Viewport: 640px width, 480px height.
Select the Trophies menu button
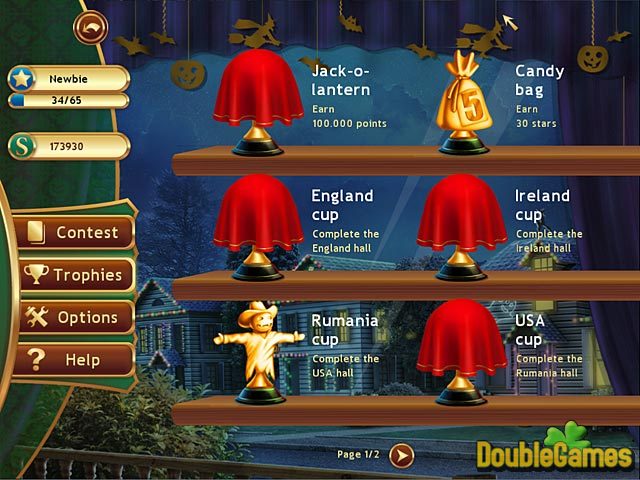coord(75,275)
